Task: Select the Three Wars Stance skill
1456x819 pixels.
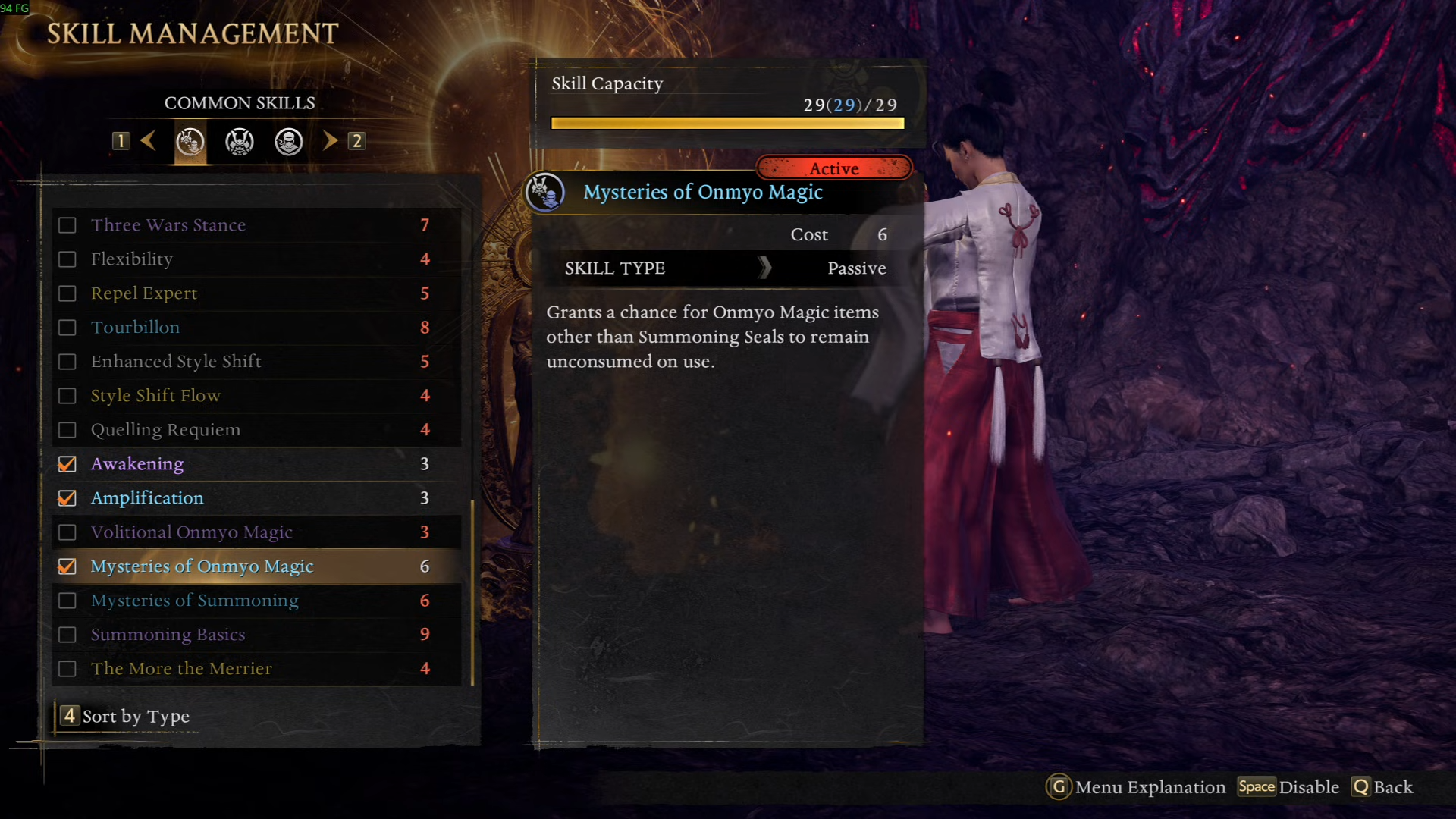Action: [168, 225]
